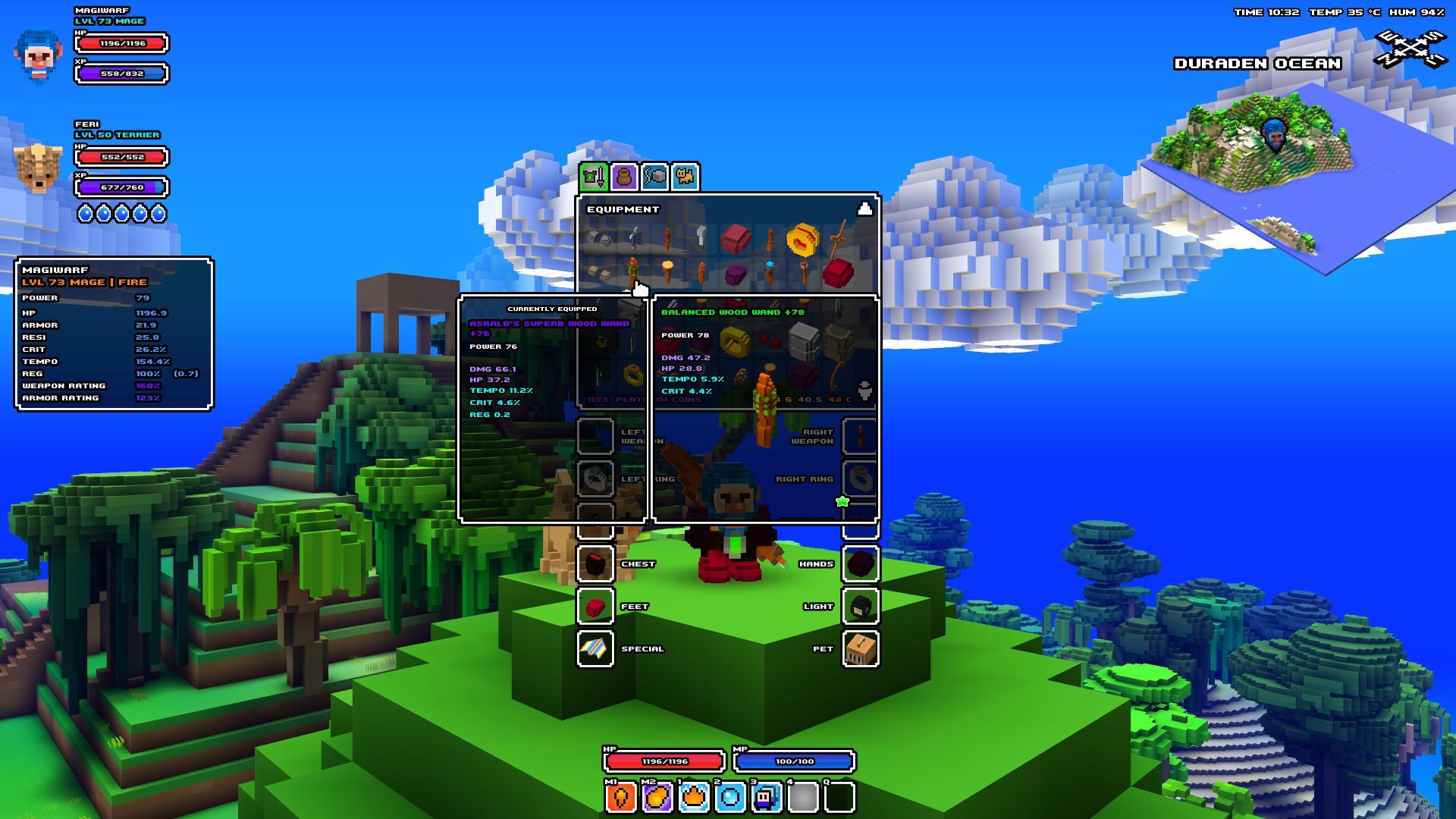Select the Chest equipment slot
This screenshot has height=819, width=1456.
pyautogui.click(x=595, y=563)
